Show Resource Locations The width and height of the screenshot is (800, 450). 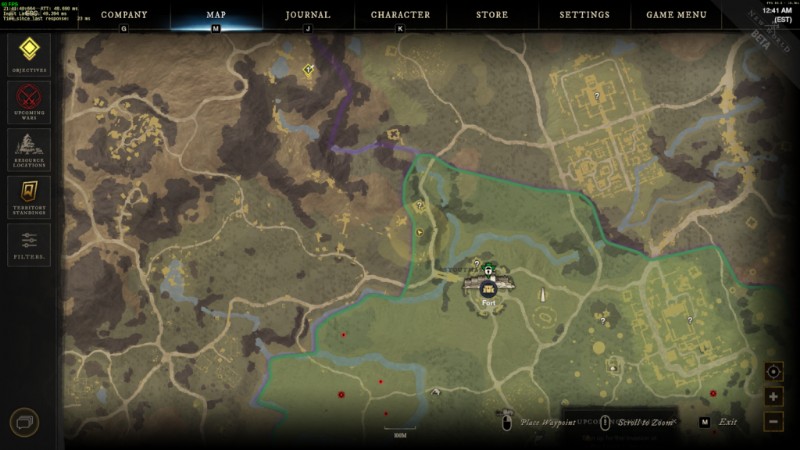pyautogui.click(x=29, y=148)
